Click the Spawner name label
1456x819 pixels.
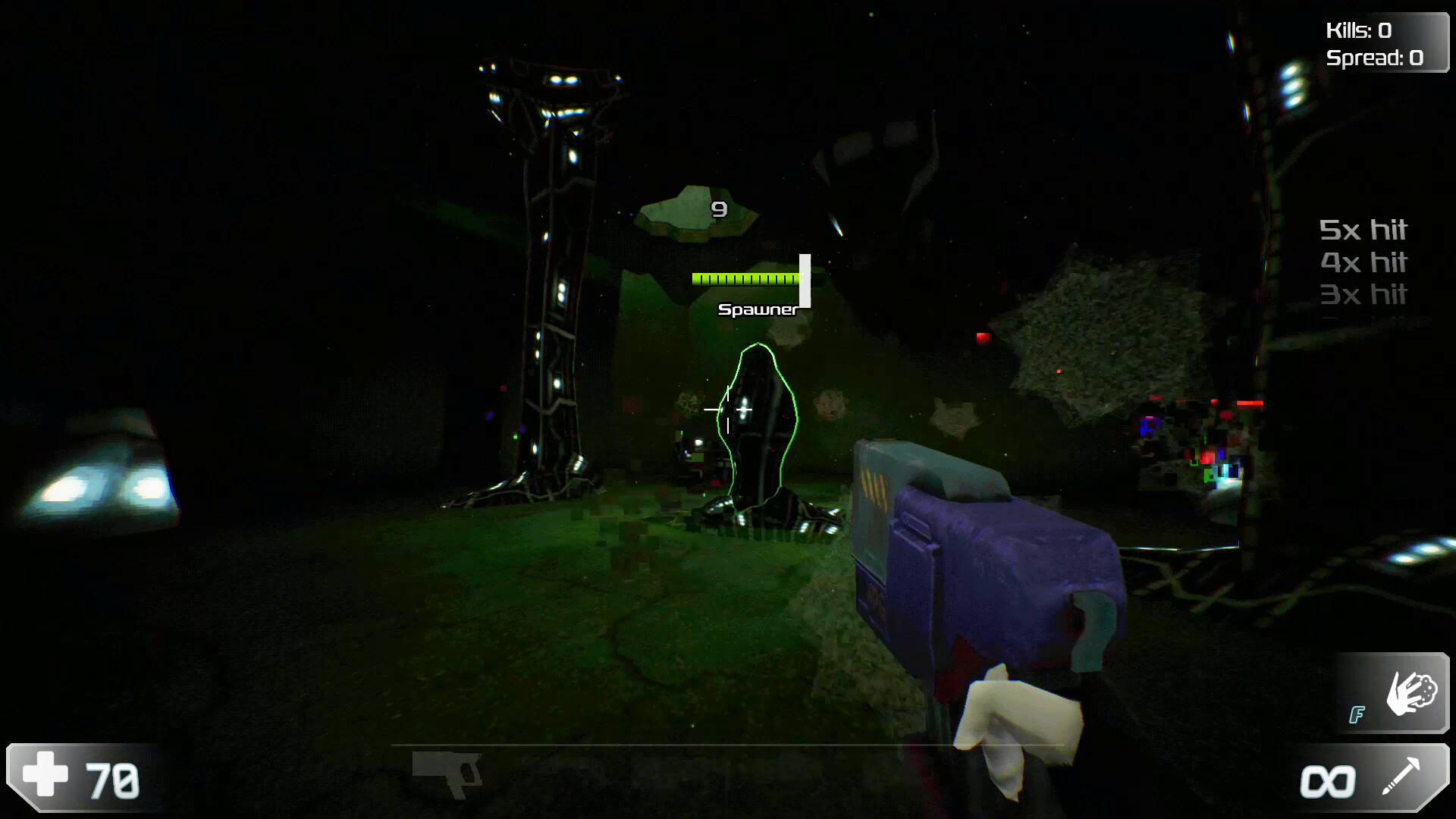tap(758, 309)
